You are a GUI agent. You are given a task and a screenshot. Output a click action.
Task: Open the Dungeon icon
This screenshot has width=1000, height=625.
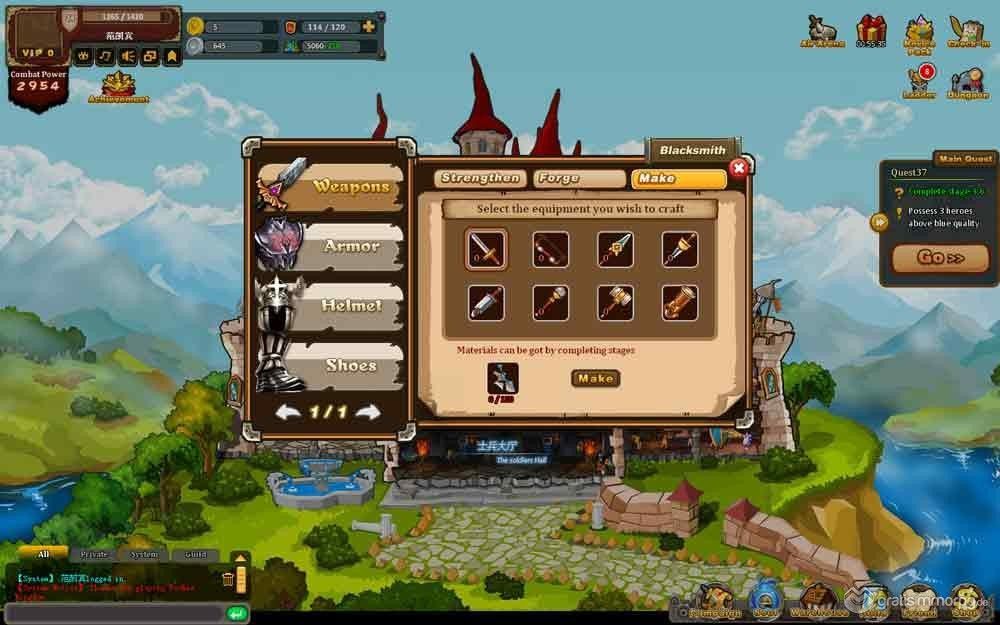click(x=968, y=82)
